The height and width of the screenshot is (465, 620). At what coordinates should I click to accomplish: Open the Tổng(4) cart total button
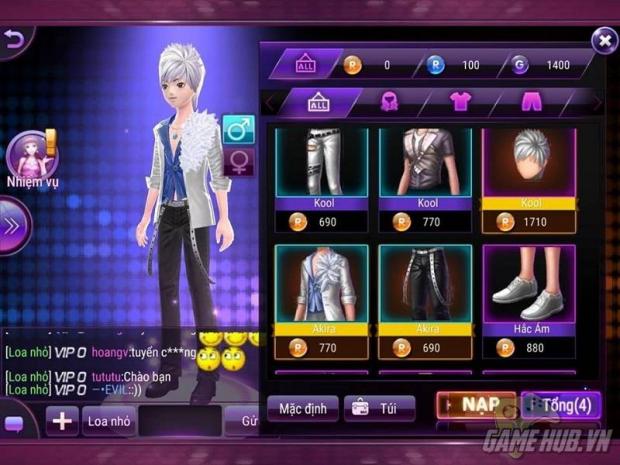tap(561, 406)
